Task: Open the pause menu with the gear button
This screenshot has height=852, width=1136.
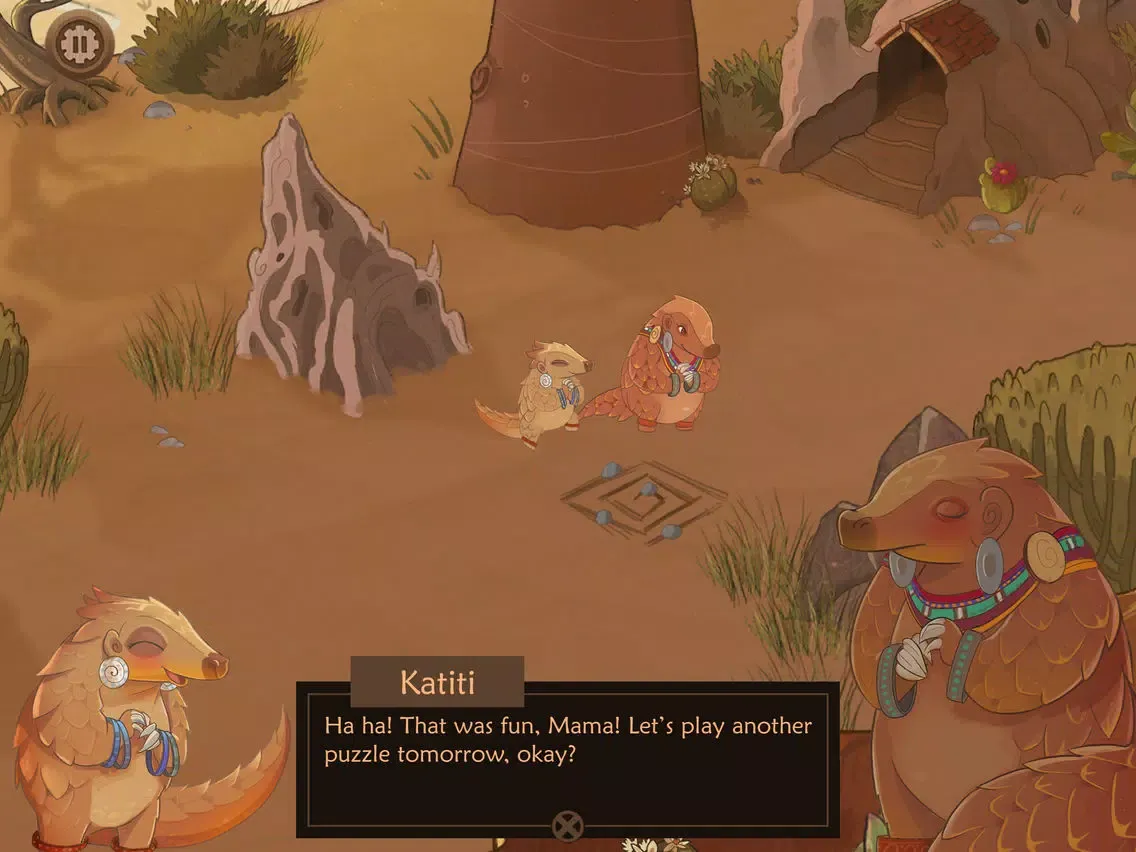Action: click(x=77, y=43)
